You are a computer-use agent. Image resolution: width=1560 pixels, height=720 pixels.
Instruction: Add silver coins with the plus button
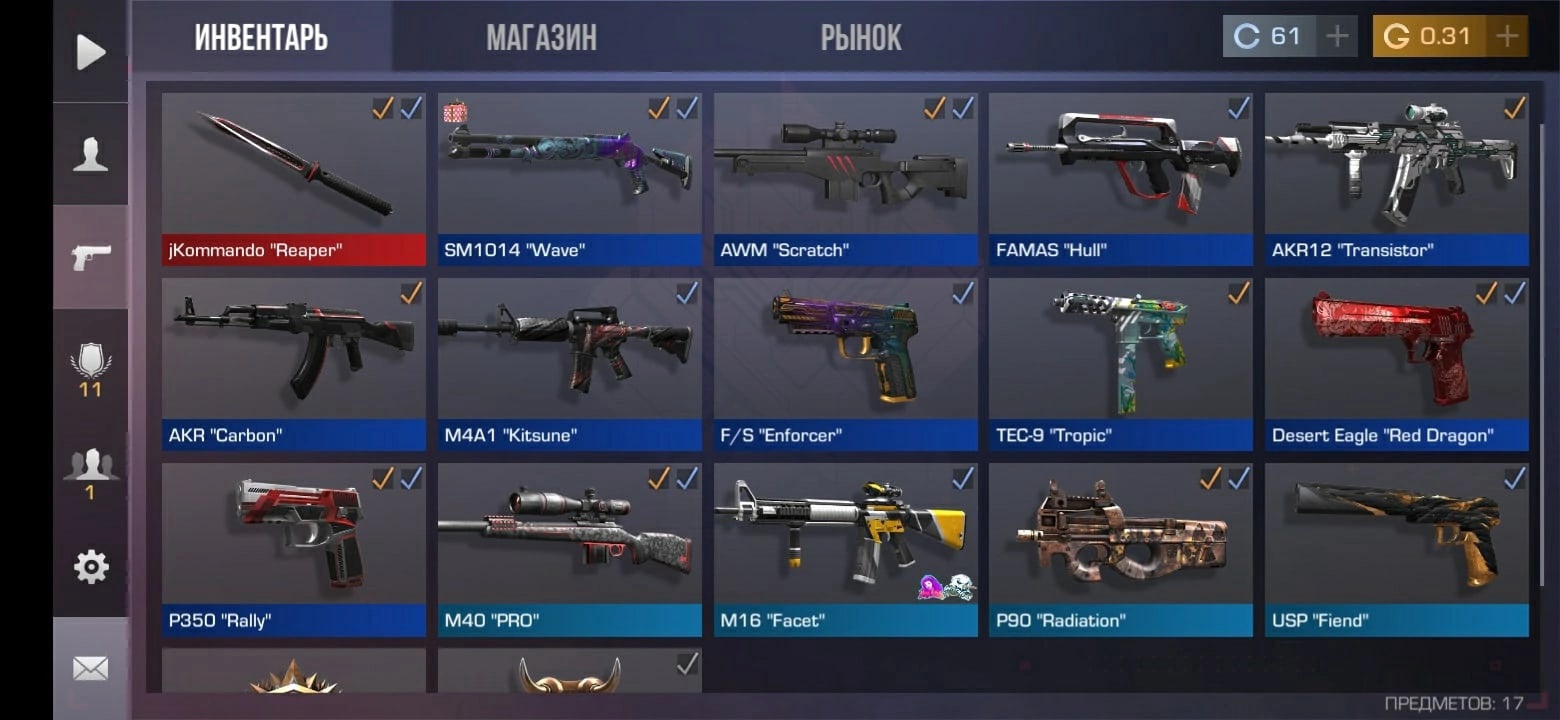click(x=1336, y=37)
